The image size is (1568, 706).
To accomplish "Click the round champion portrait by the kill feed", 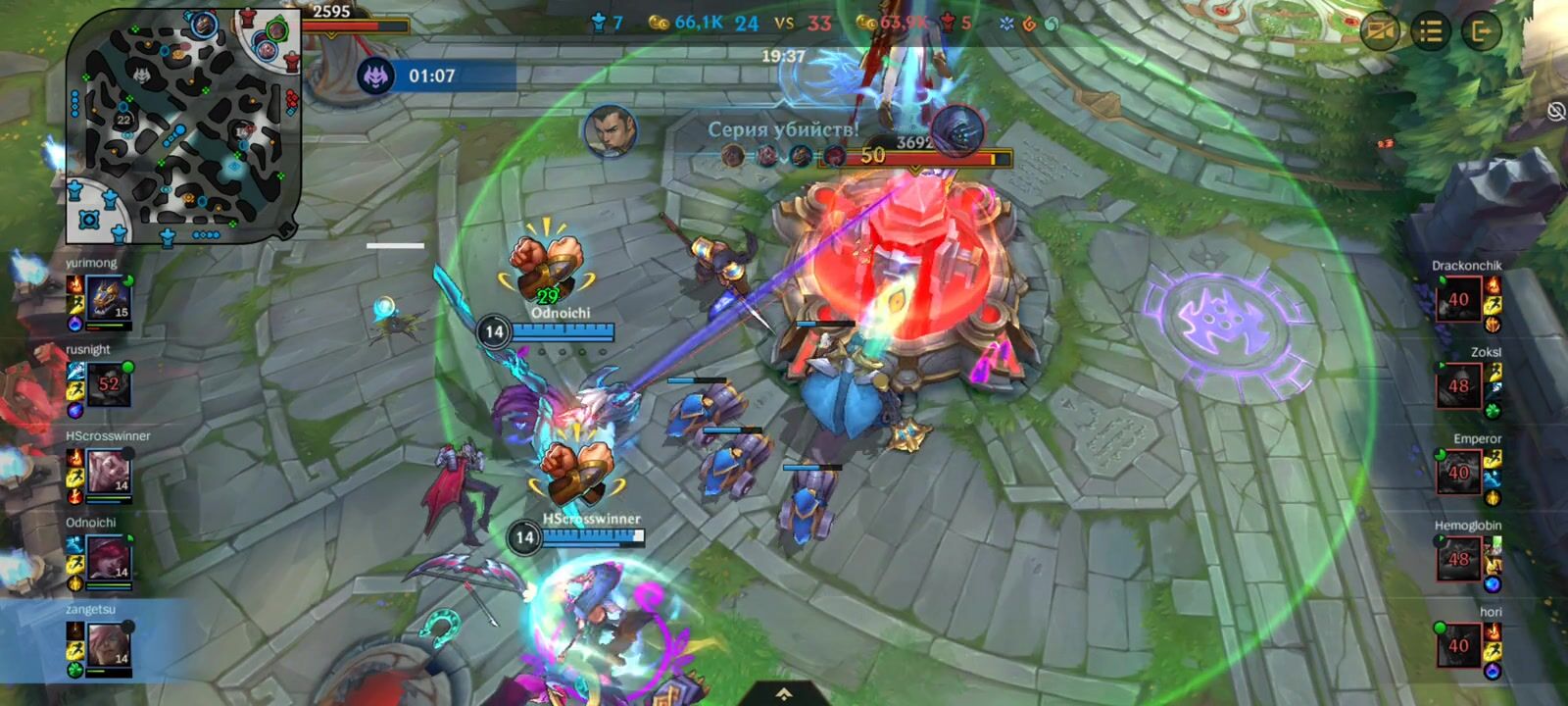I will [x=610, y=131].
